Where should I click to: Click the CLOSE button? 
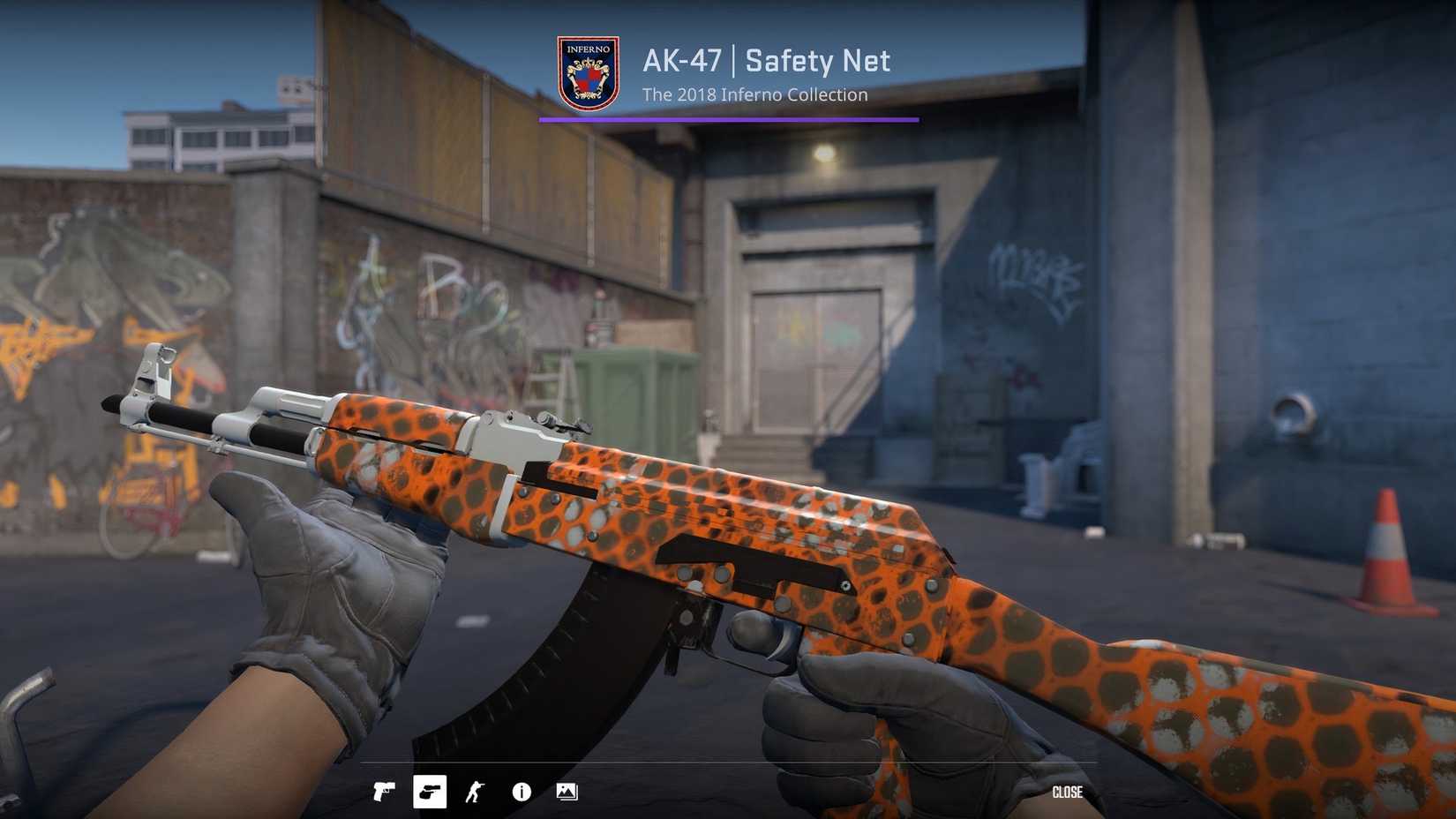[x=1068, y=792]
